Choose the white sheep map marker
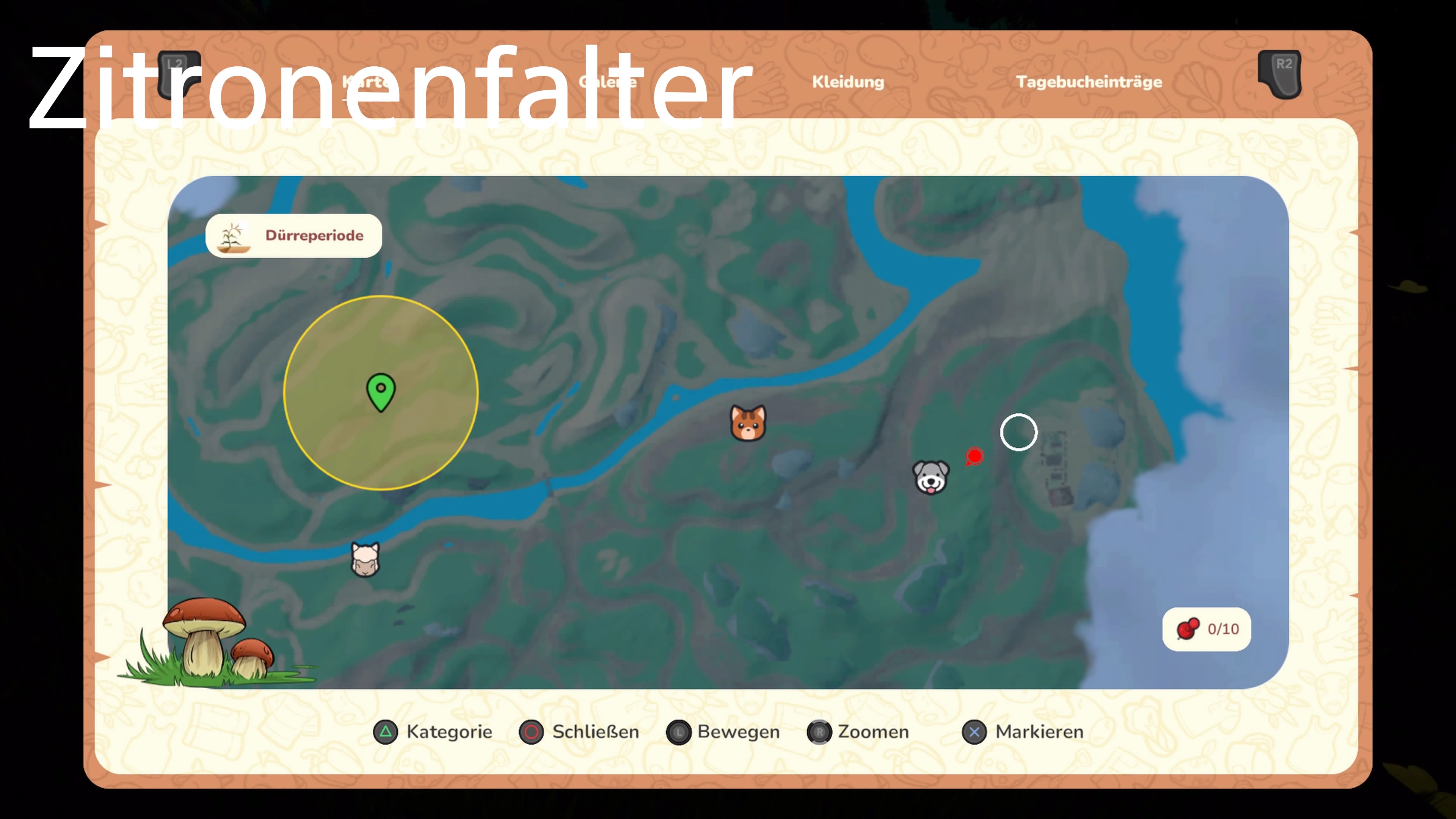The height and width of the screenshot is (819, 1456). tap(365, 559)
